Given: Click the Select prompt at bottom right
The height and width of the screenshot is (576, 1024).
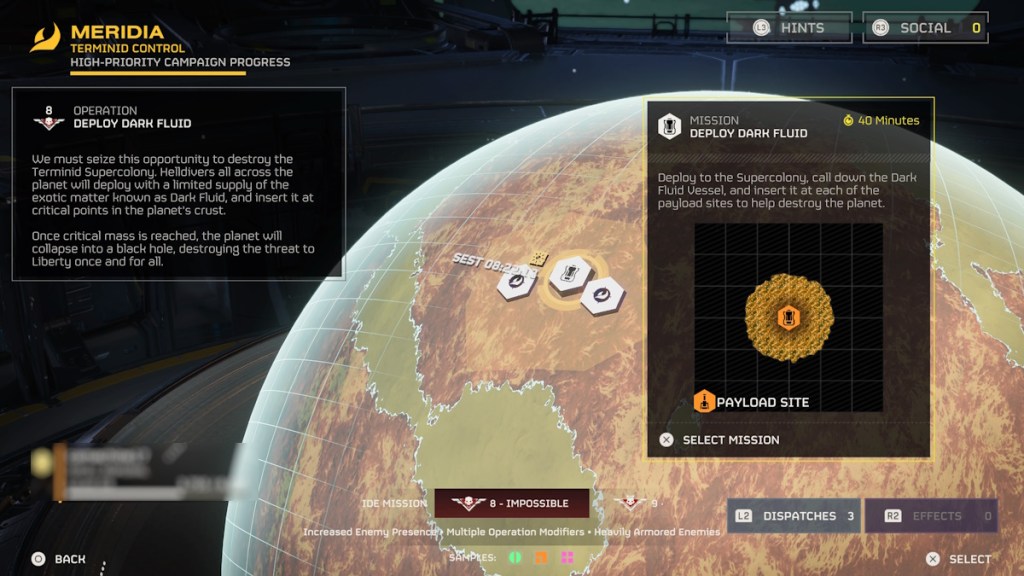Looking at the screenshot, I should point(958,559).
